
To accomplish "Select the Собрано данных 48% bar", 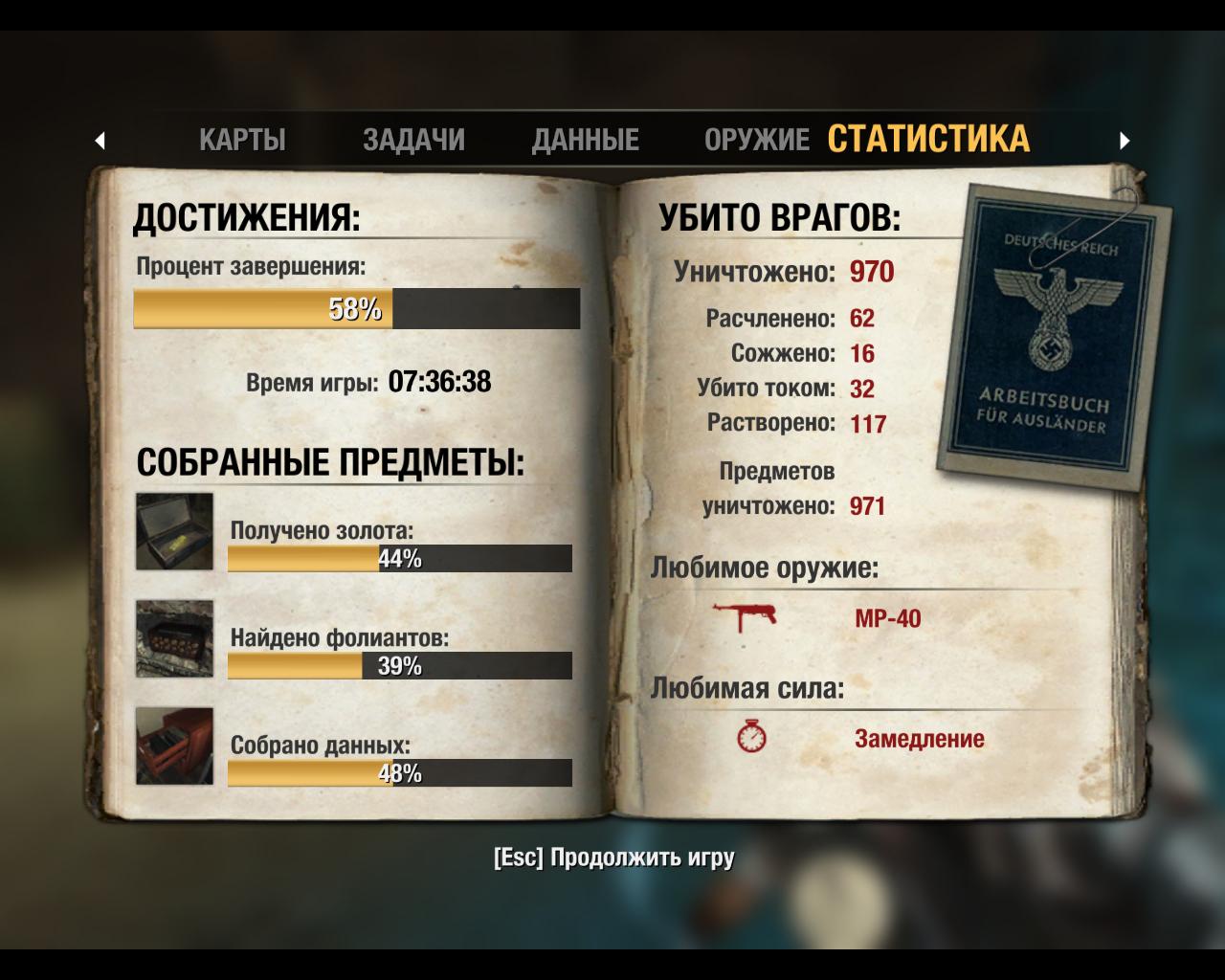I will point(399,776).
